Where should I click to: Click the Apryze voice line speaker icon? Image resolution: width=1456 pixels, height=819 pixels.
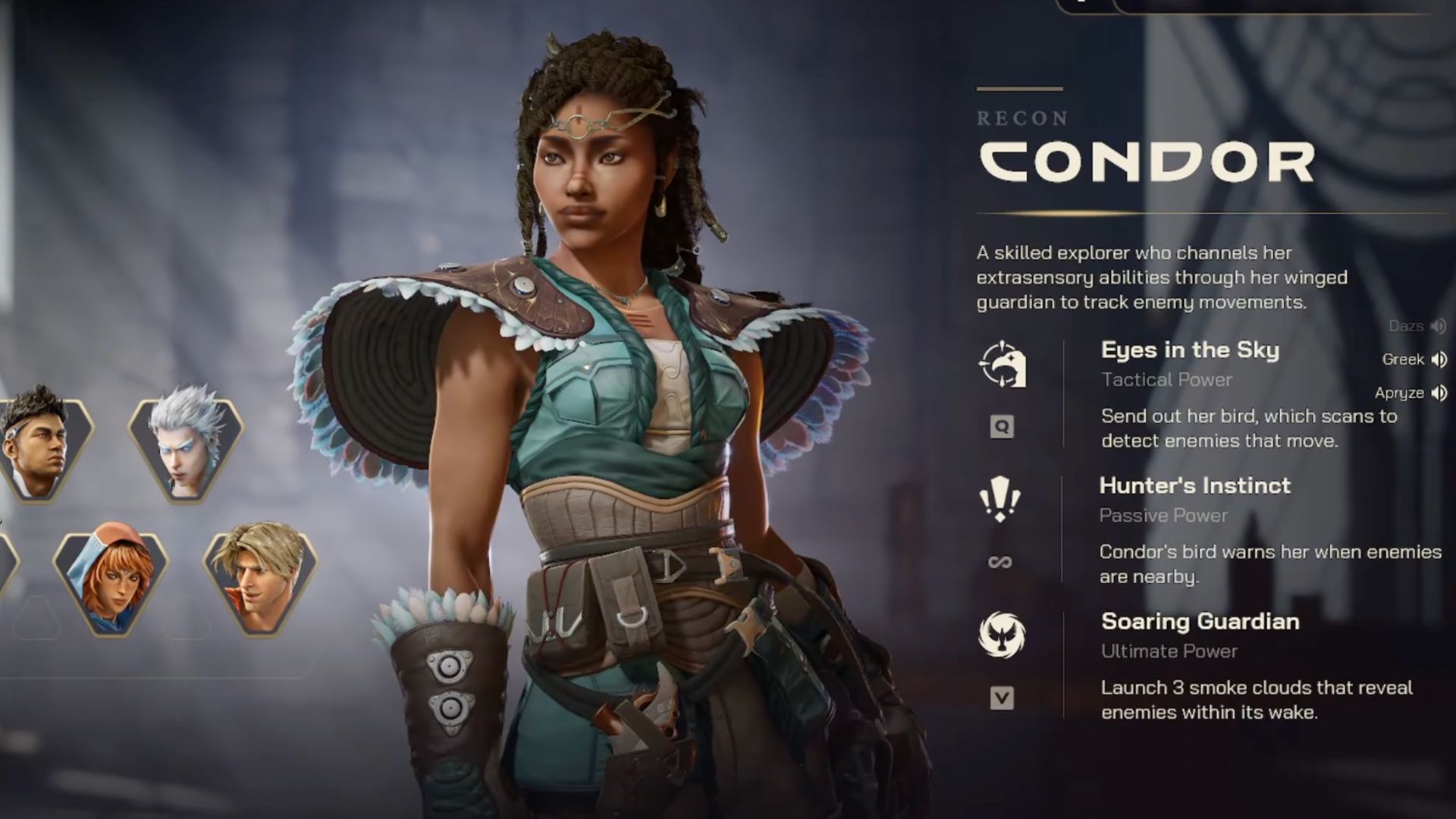[1438, 394]
